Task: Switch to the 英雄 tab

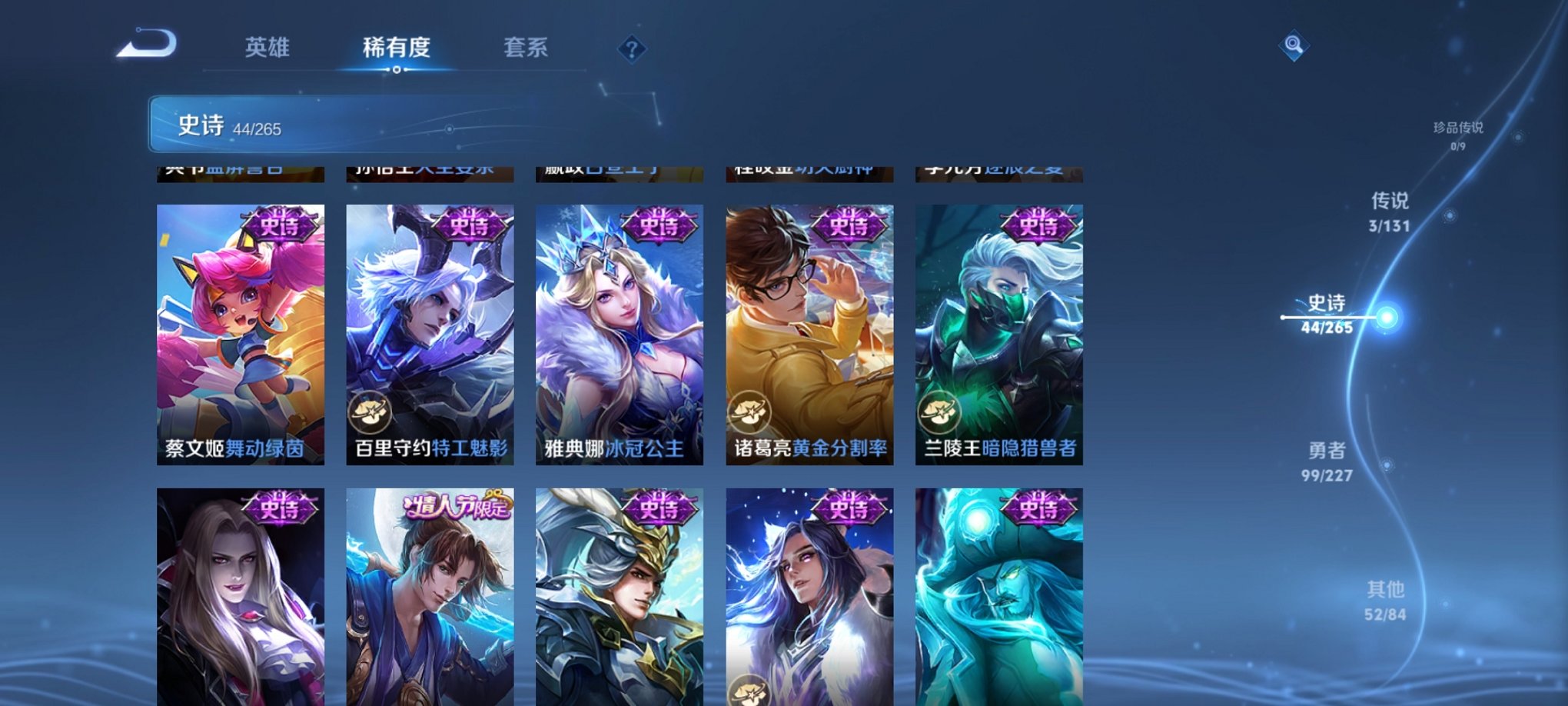Action: (x=268, y=48)
